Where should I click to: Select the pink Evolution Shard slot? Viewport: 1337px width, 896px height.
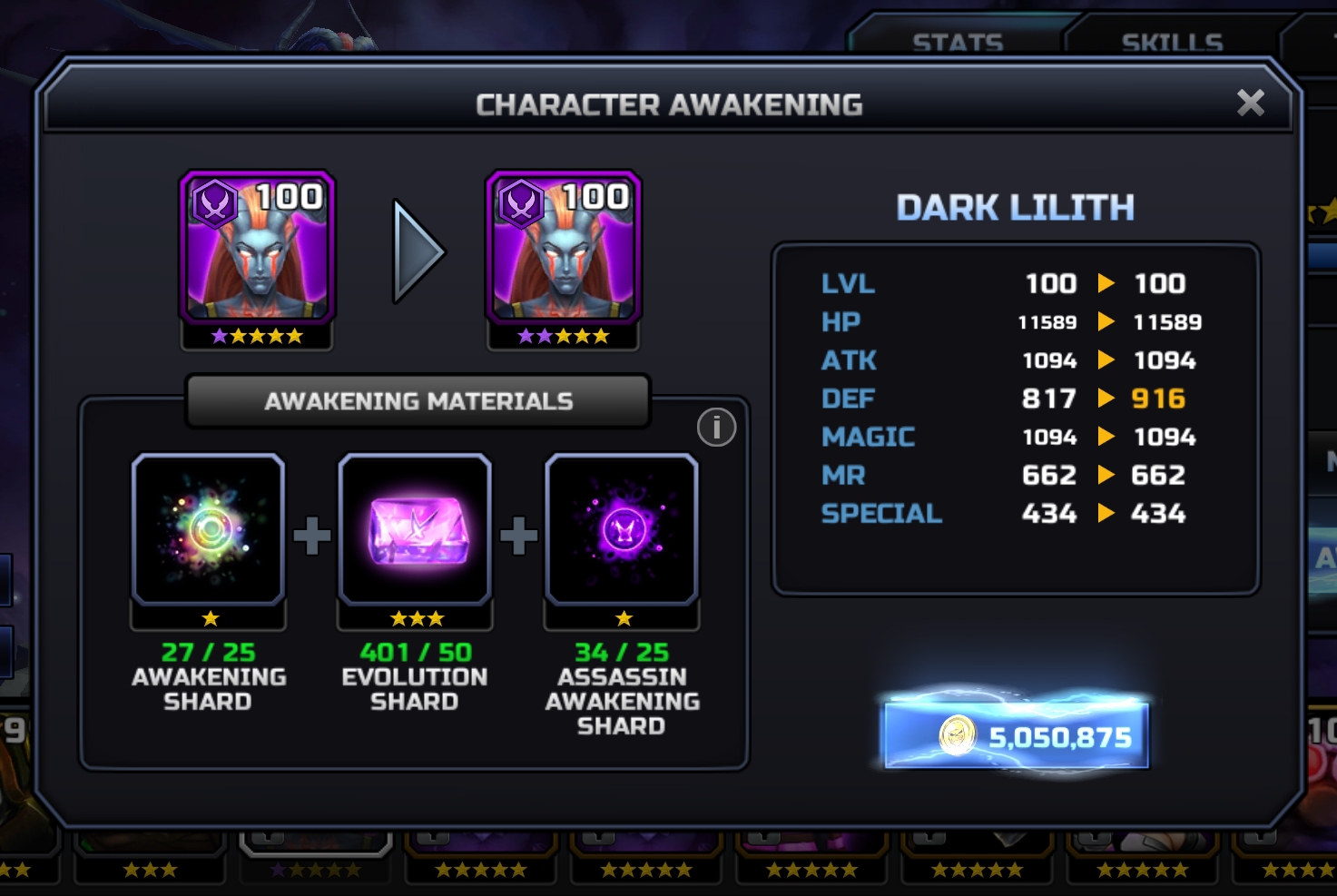tap(415, 530)
